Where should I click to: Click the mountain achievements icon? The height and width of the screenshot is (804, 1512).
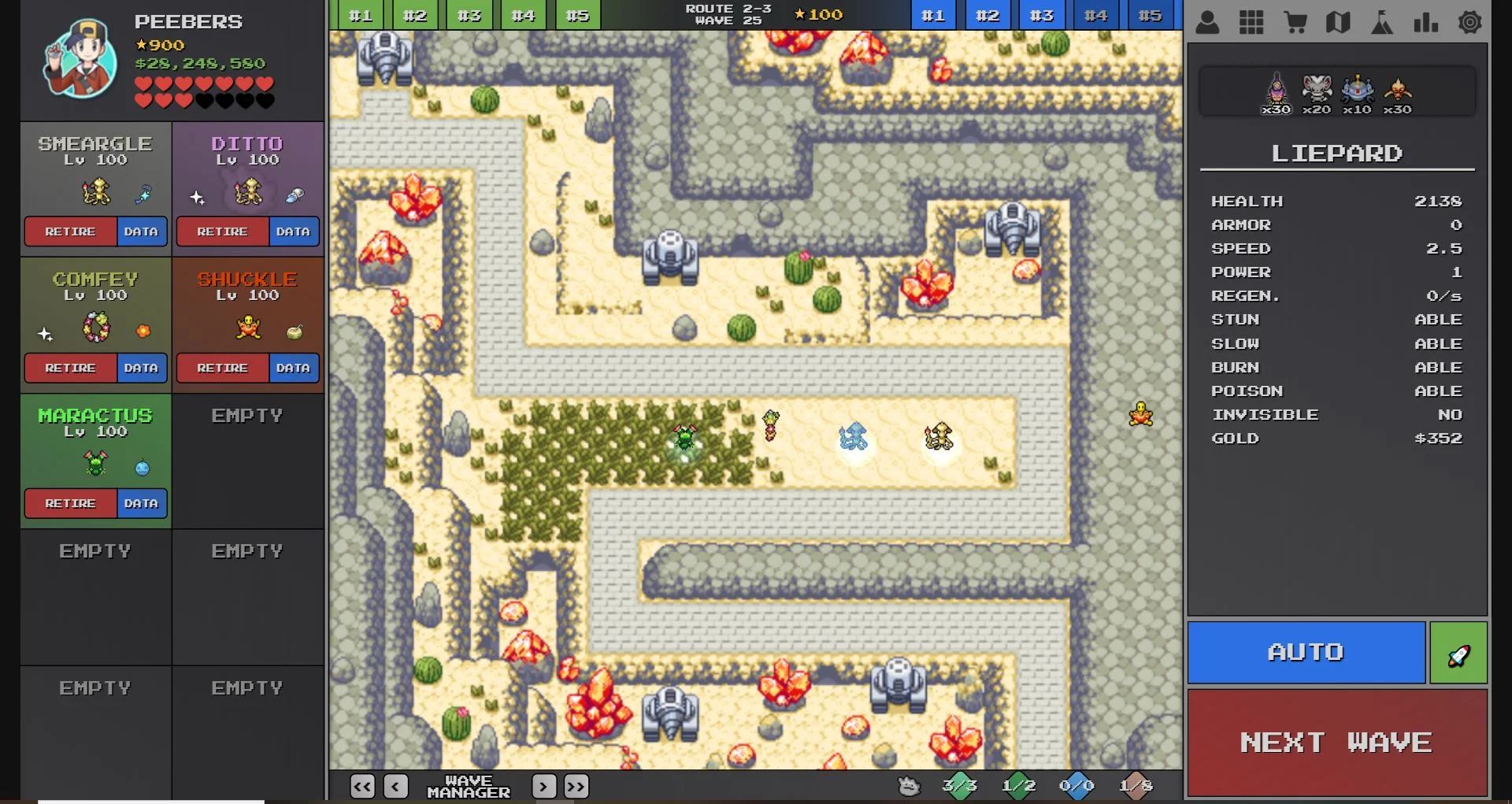click(x=1383, y=23)
